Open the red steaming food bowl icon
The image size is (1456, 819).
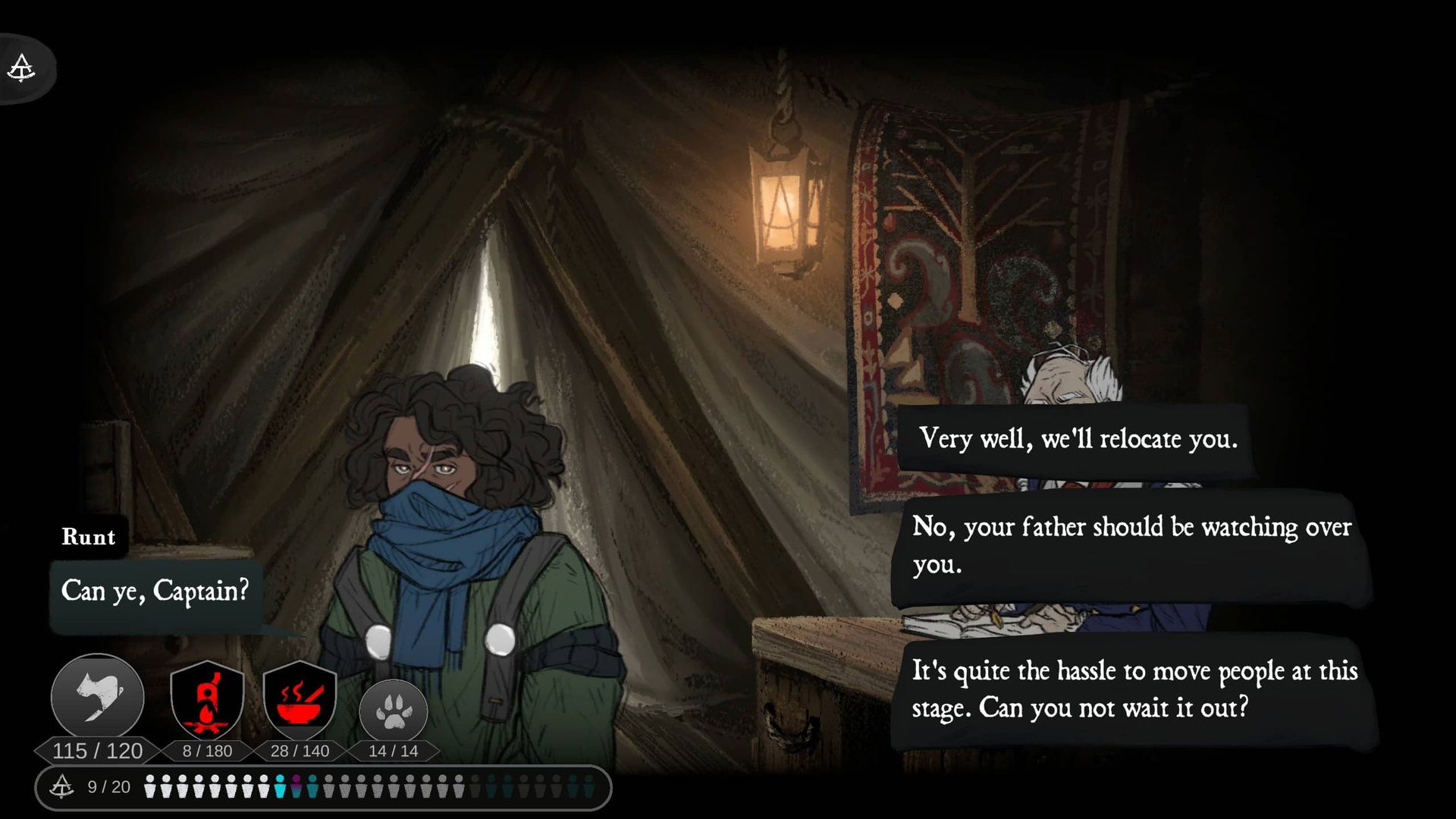pyautogui.click(x=300, y=699)
